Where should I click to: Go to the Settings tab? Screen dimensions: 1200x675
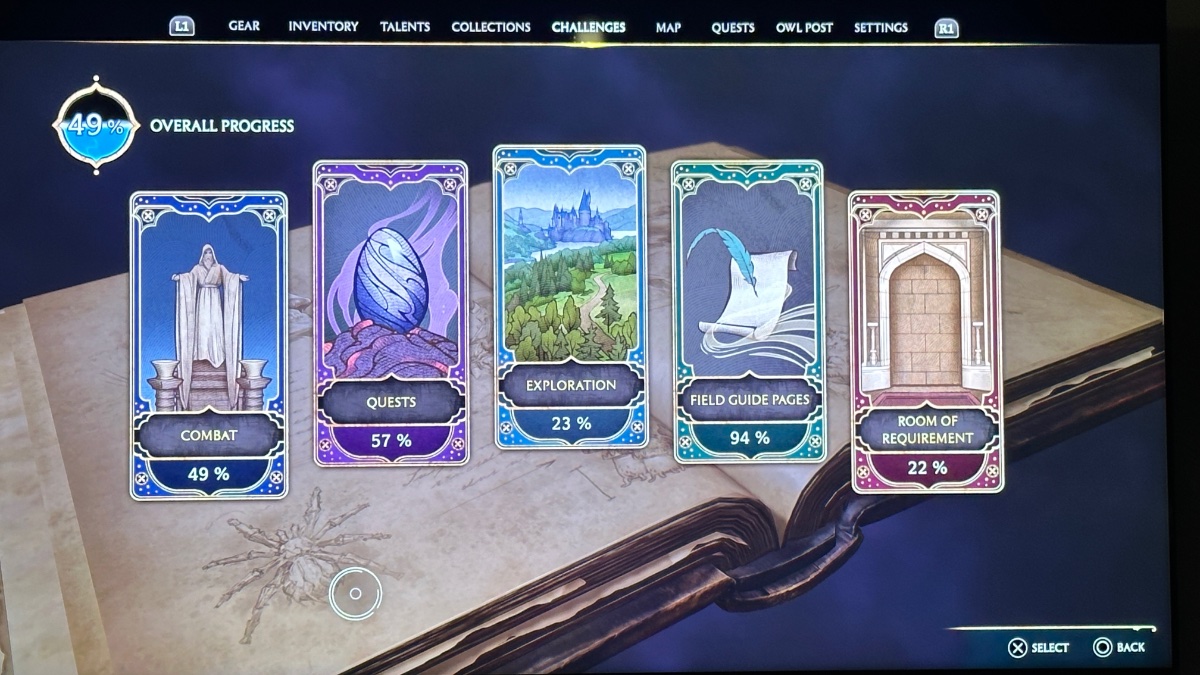click(881, 27)
